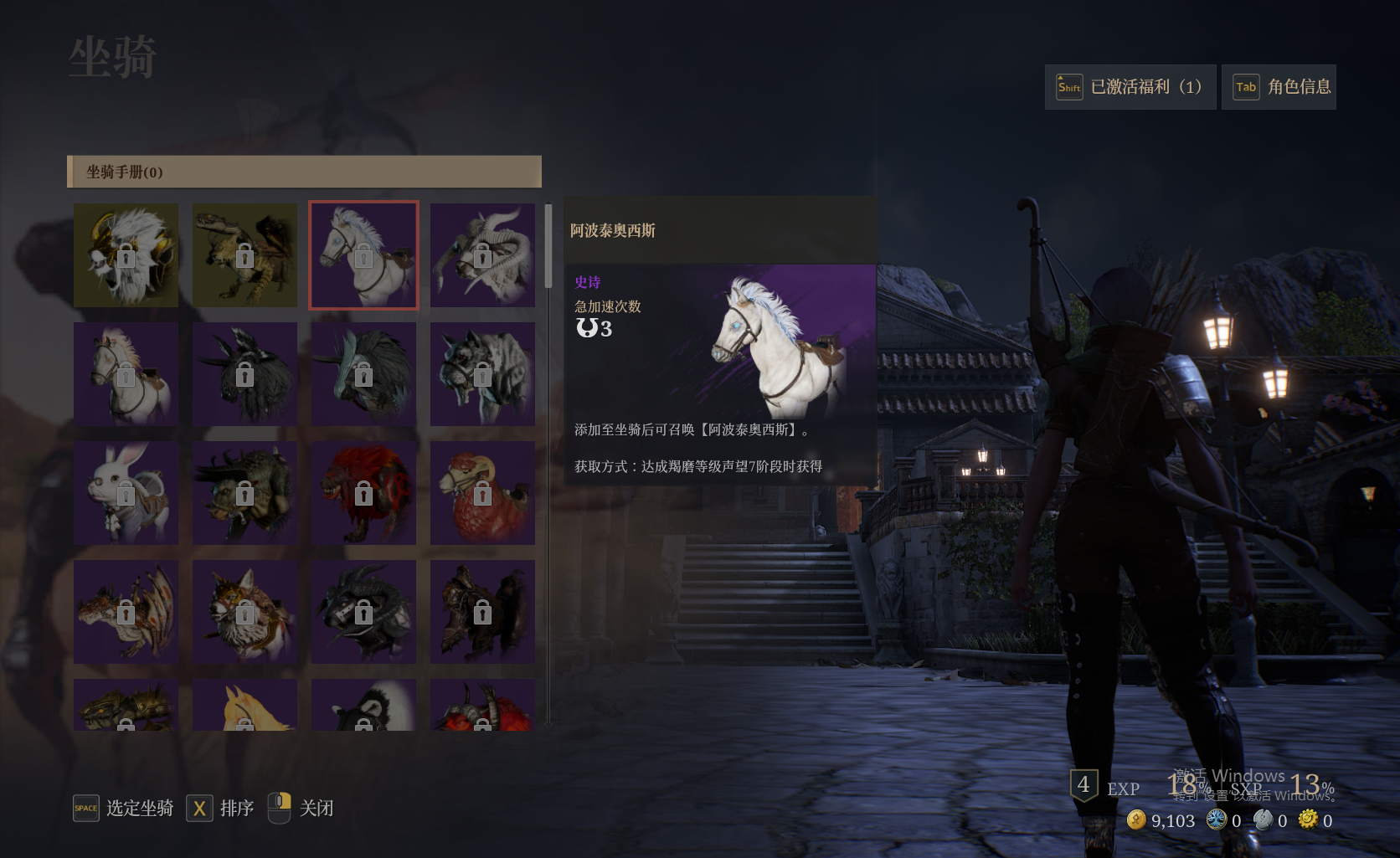Click 选定坐骑 to select the mount
The height and width of the screenshot is (858, 1400).
pyautogui.click(x=124, y=808)
